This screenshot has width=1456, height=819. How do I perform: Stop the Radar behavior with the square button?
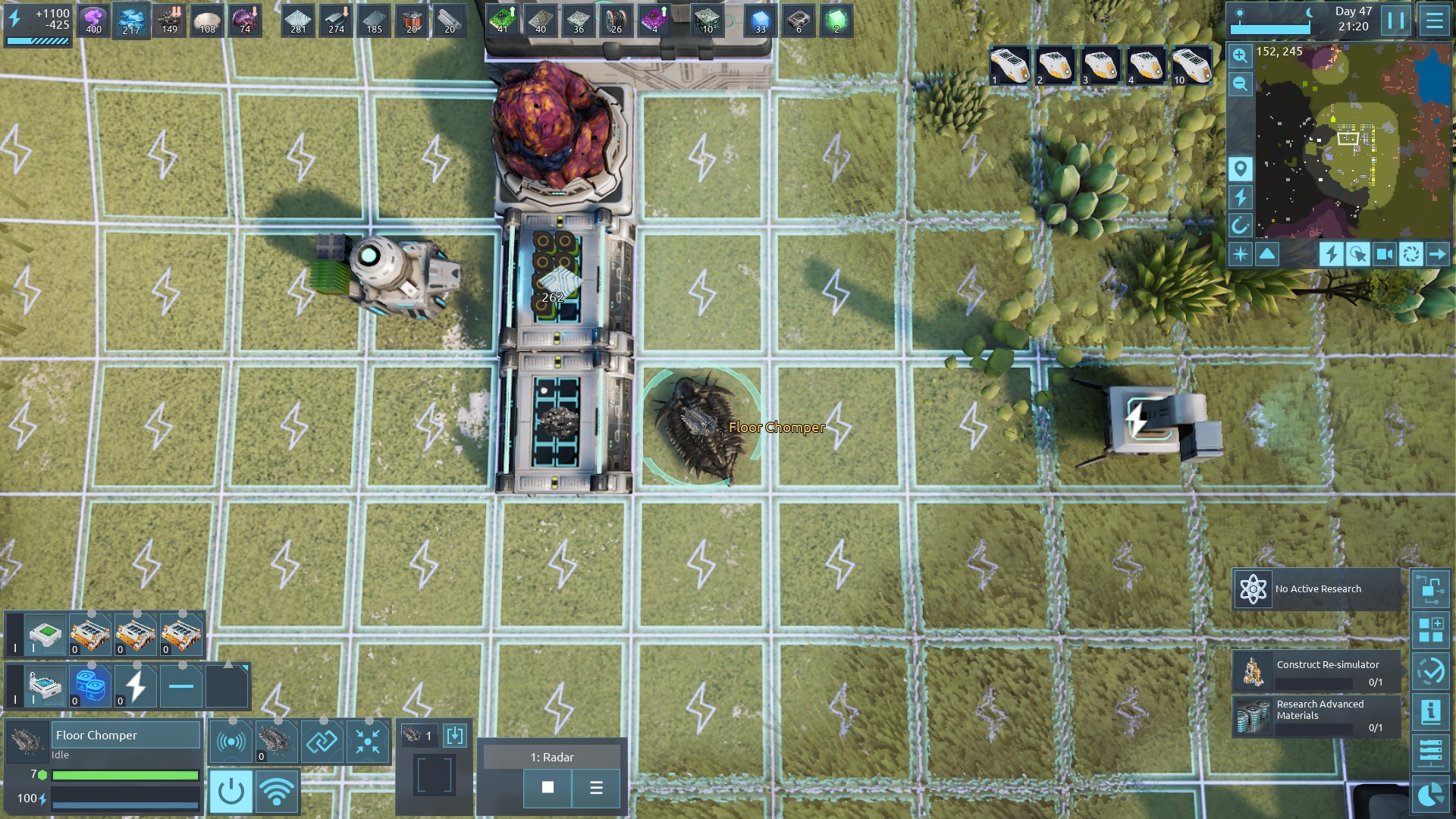click(548, 788)
